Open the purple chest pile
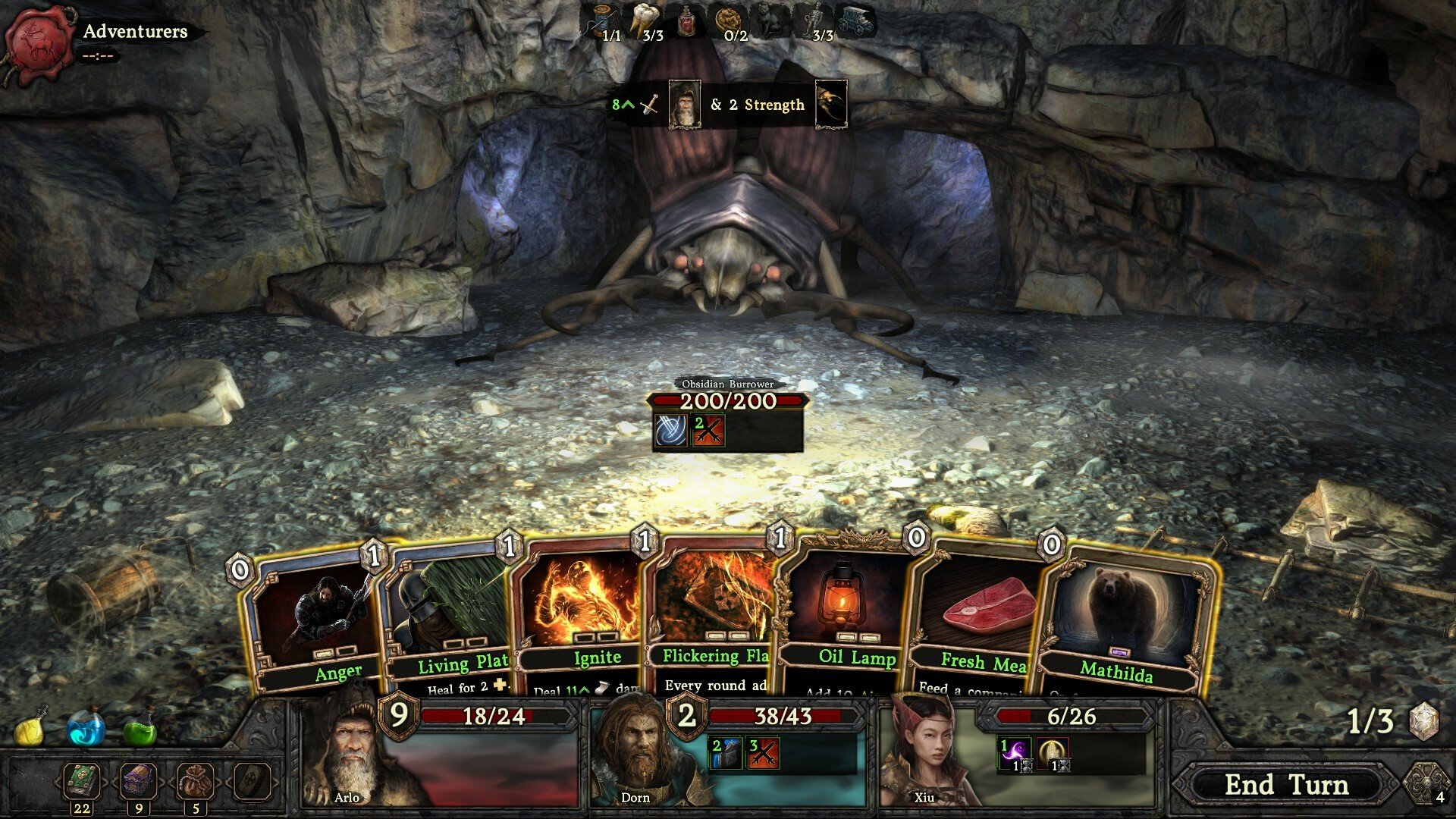The height and width of the screenshot is (819, 1456). (x=139, y=781)
